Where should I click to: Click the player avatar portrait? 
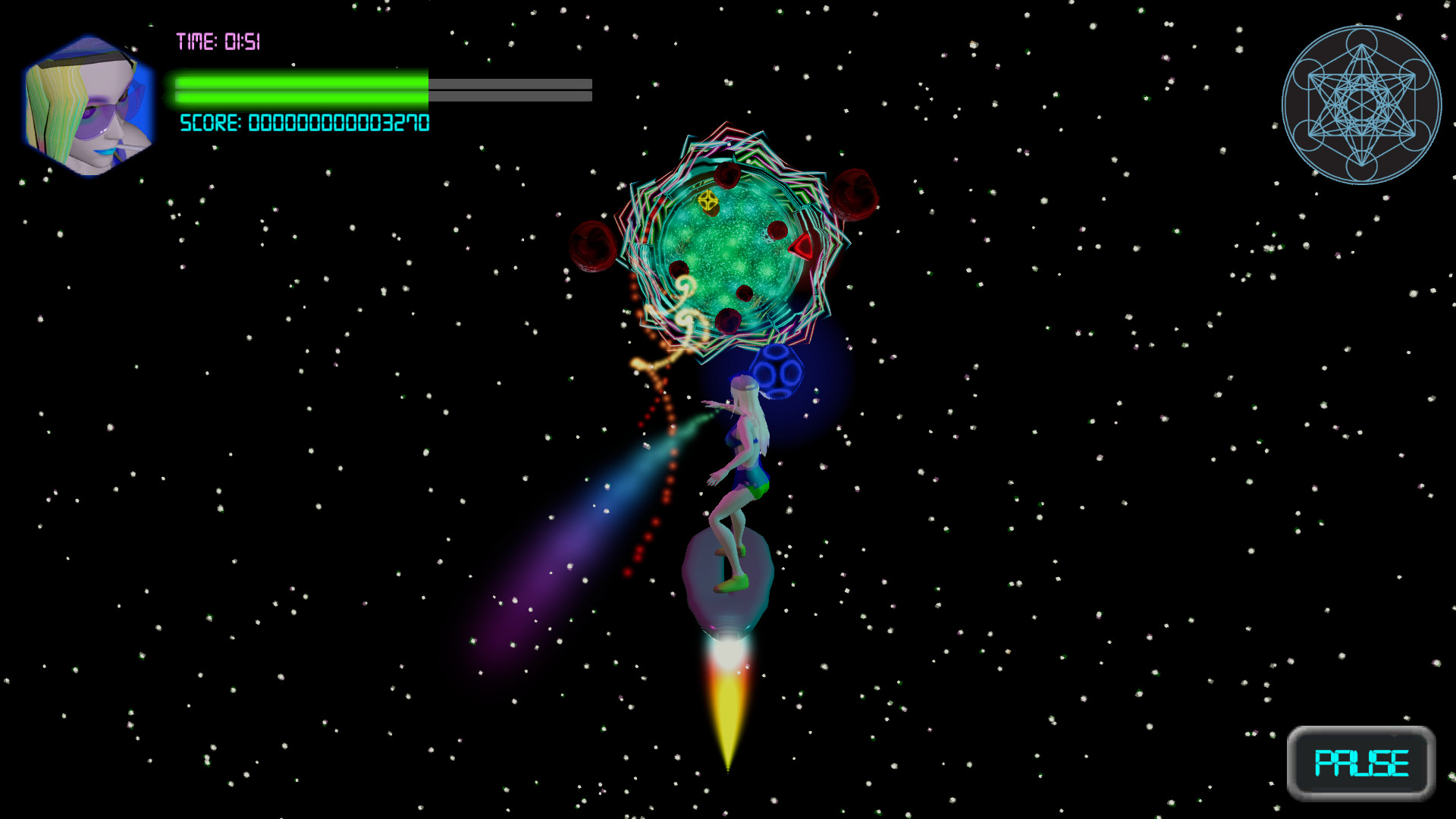pos(87,102)
